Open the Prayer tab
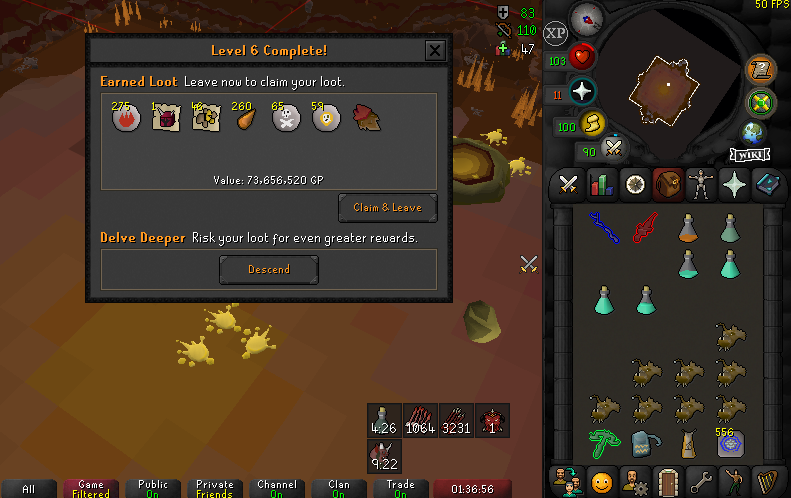Viewport: 791px width, 498px height. pos(733,184)
